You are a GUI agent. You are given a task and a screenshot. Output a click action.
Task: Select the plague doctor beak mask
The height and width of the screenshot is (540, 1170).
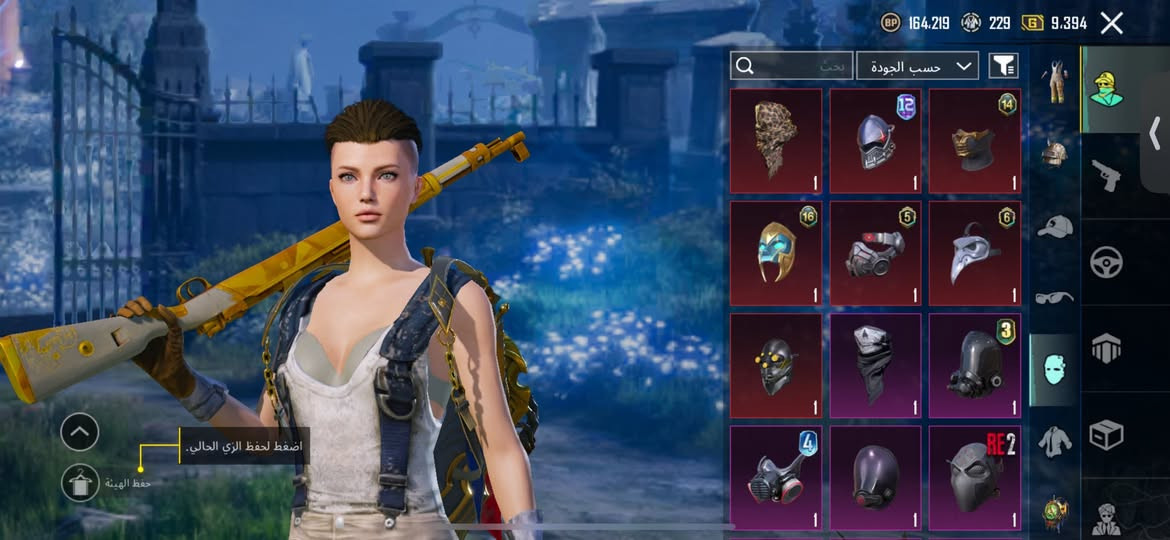click(975, 253)
